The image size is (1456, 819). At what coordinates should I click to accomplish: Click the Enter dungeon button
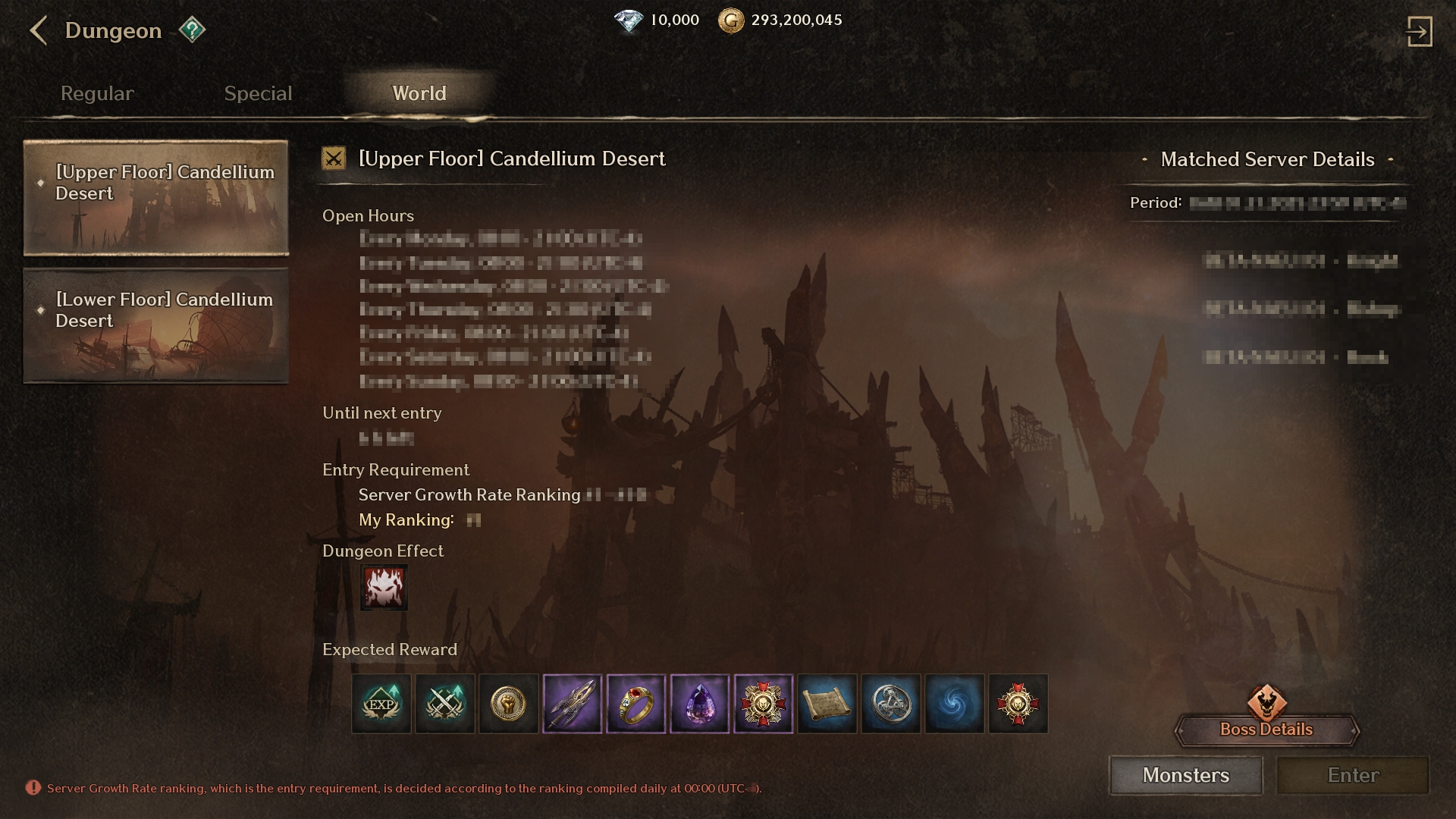point(1353,775)
